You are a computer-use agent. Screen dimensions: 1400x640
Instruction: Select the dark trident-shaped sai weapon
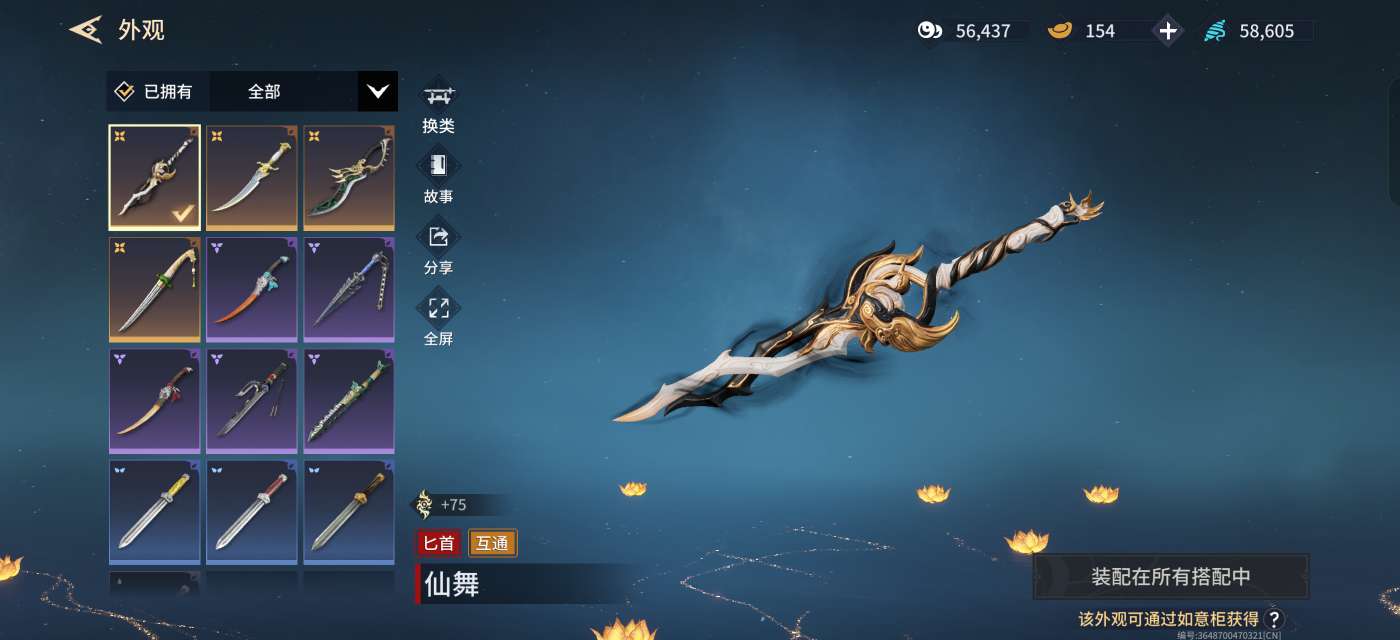[x=251, y=401]
